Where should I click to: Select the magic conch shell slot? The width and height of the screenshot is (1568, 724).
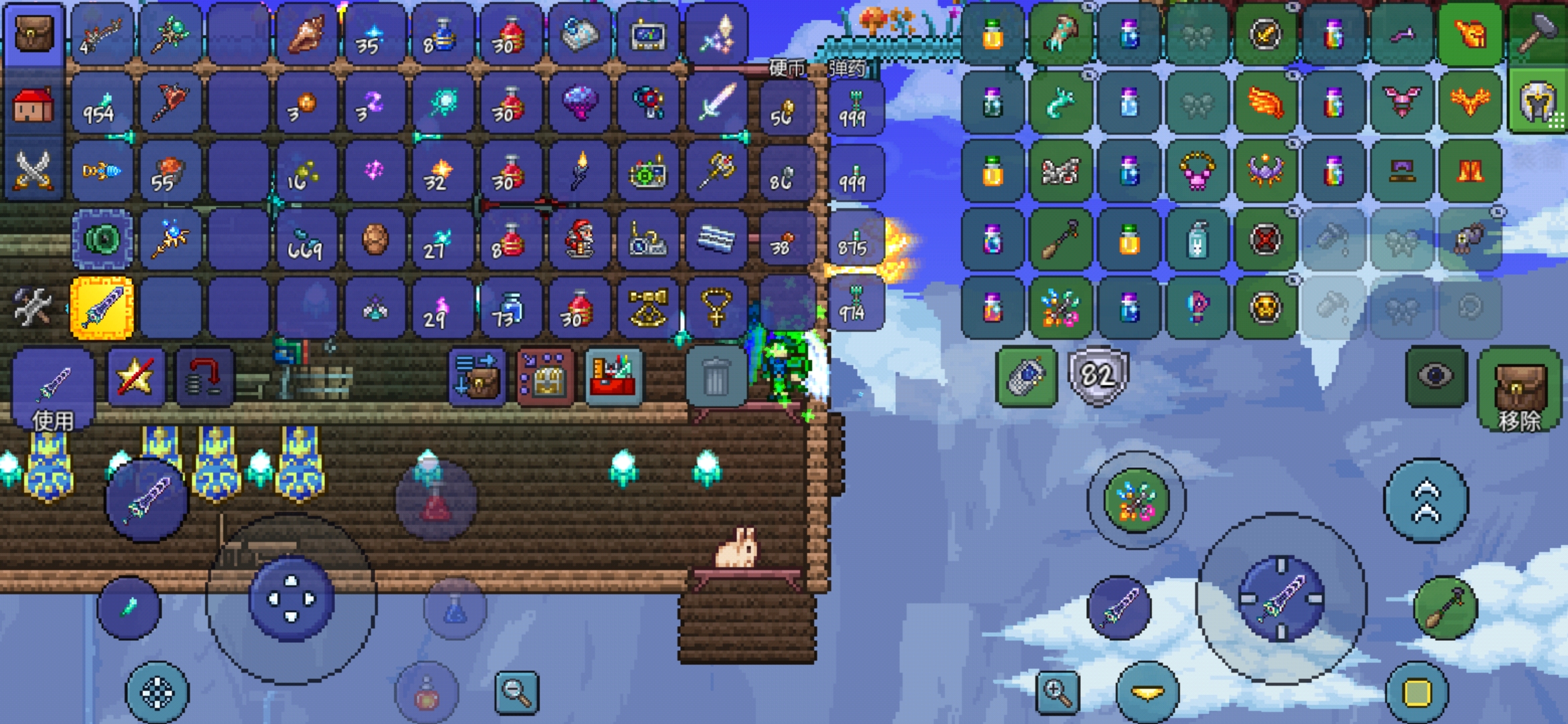[x=306, y=34]
